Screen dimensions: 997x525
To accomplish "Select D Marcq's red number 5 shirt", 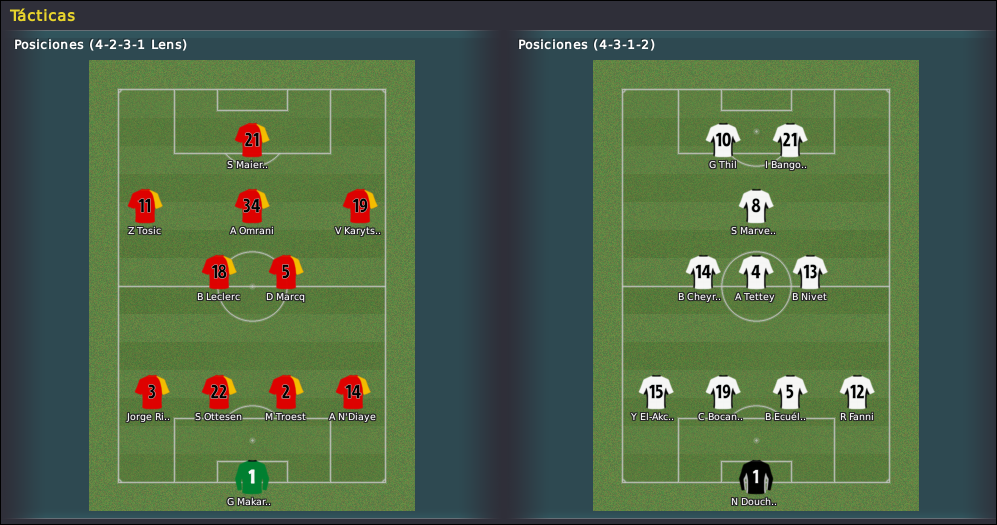I will [286, 272].
